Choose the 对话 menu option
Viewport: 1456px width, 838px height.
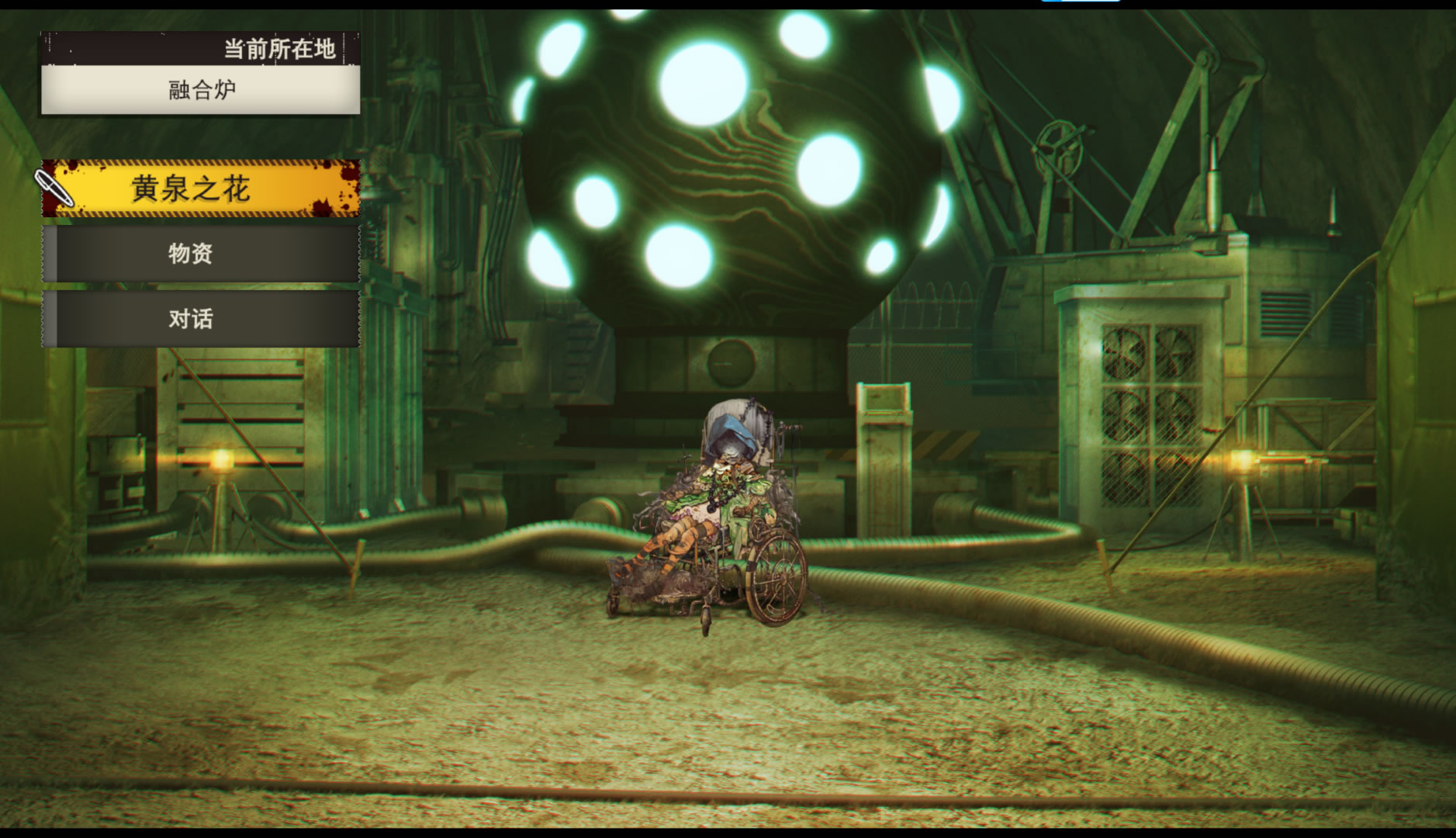tap(200, 319)
